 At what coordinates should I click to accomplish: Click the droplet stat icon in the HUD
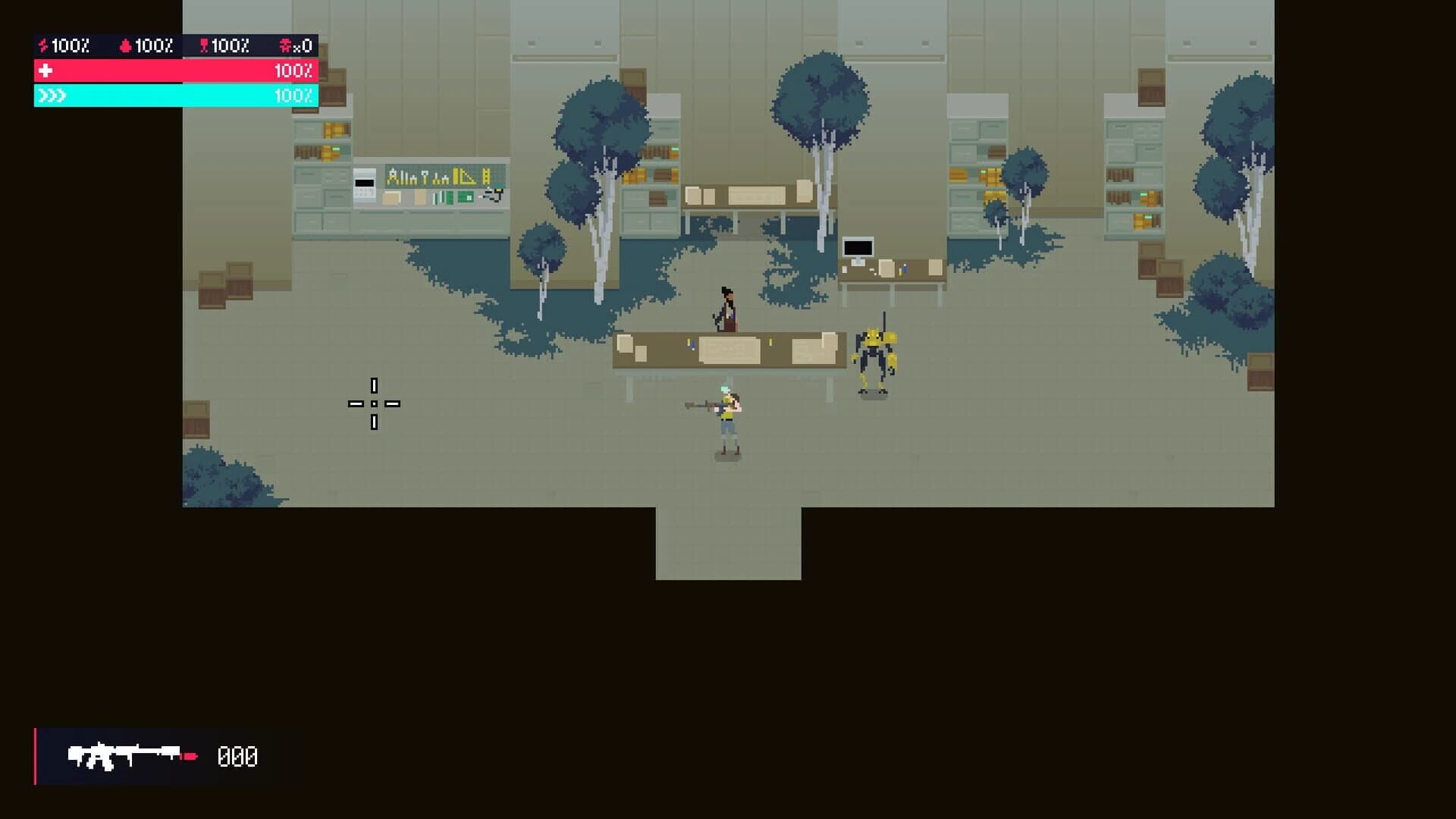click(126, 45)
